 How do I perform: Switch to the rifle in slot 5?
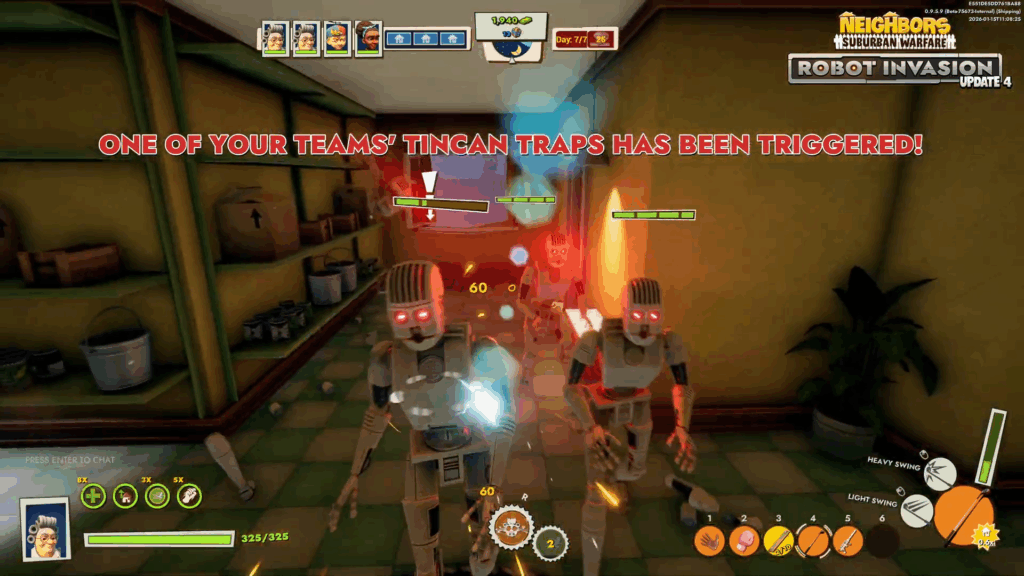847,541
